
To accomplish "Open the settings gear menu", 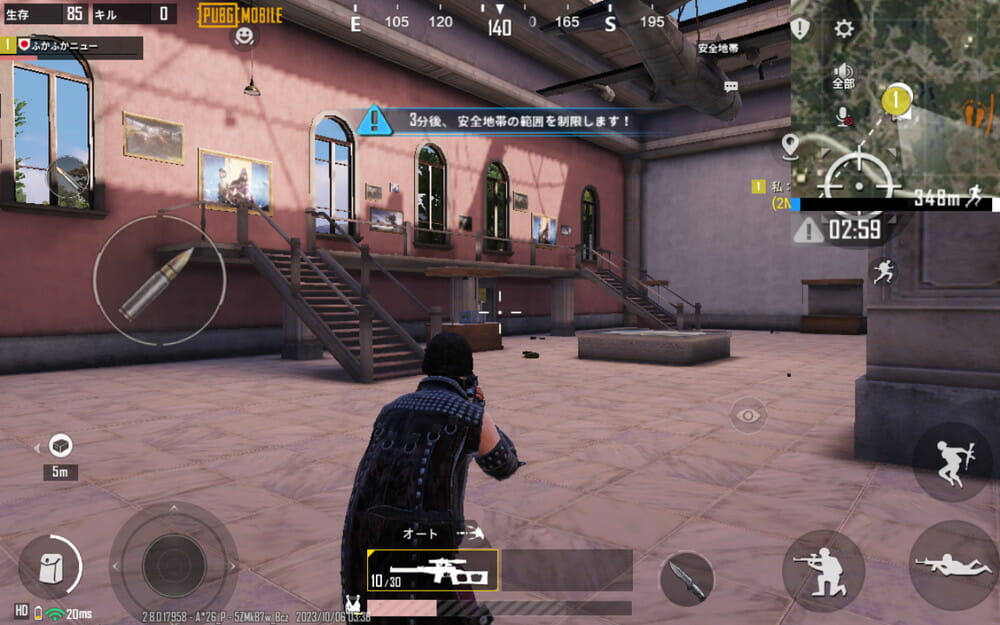I will (x=844, y=28).
